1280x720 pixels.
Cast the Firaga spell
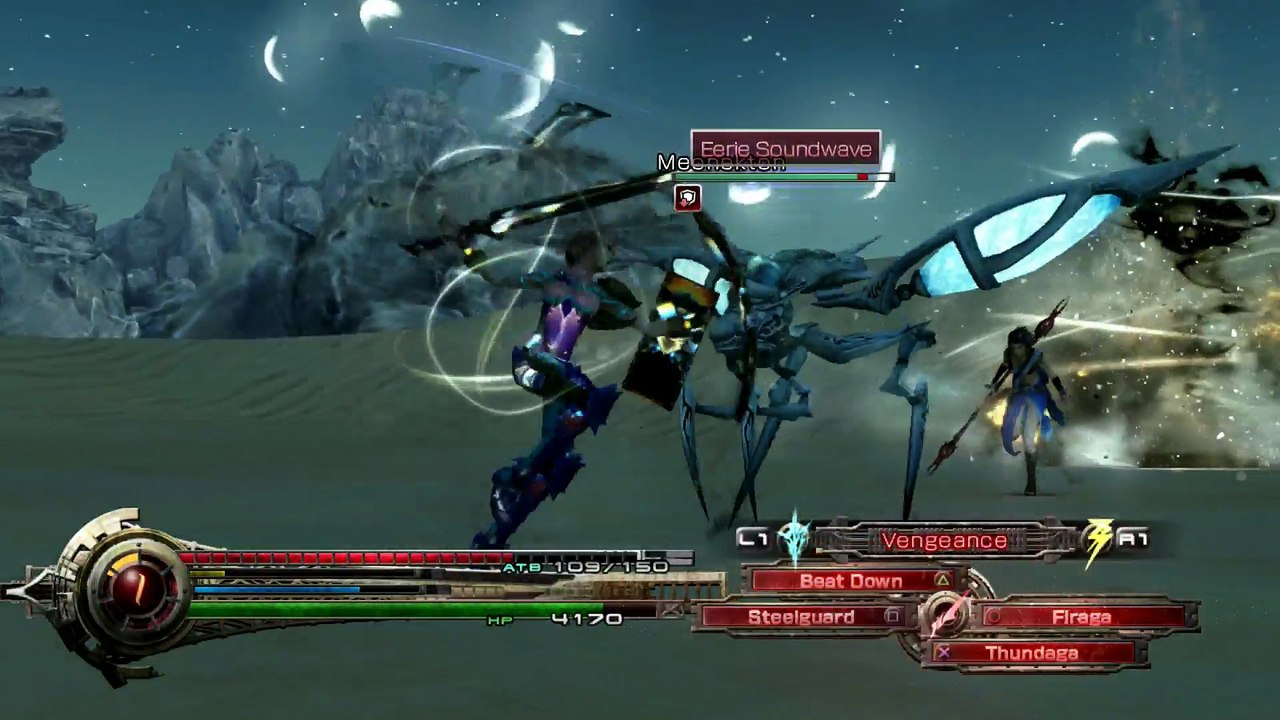click(x=1081, y=617)
